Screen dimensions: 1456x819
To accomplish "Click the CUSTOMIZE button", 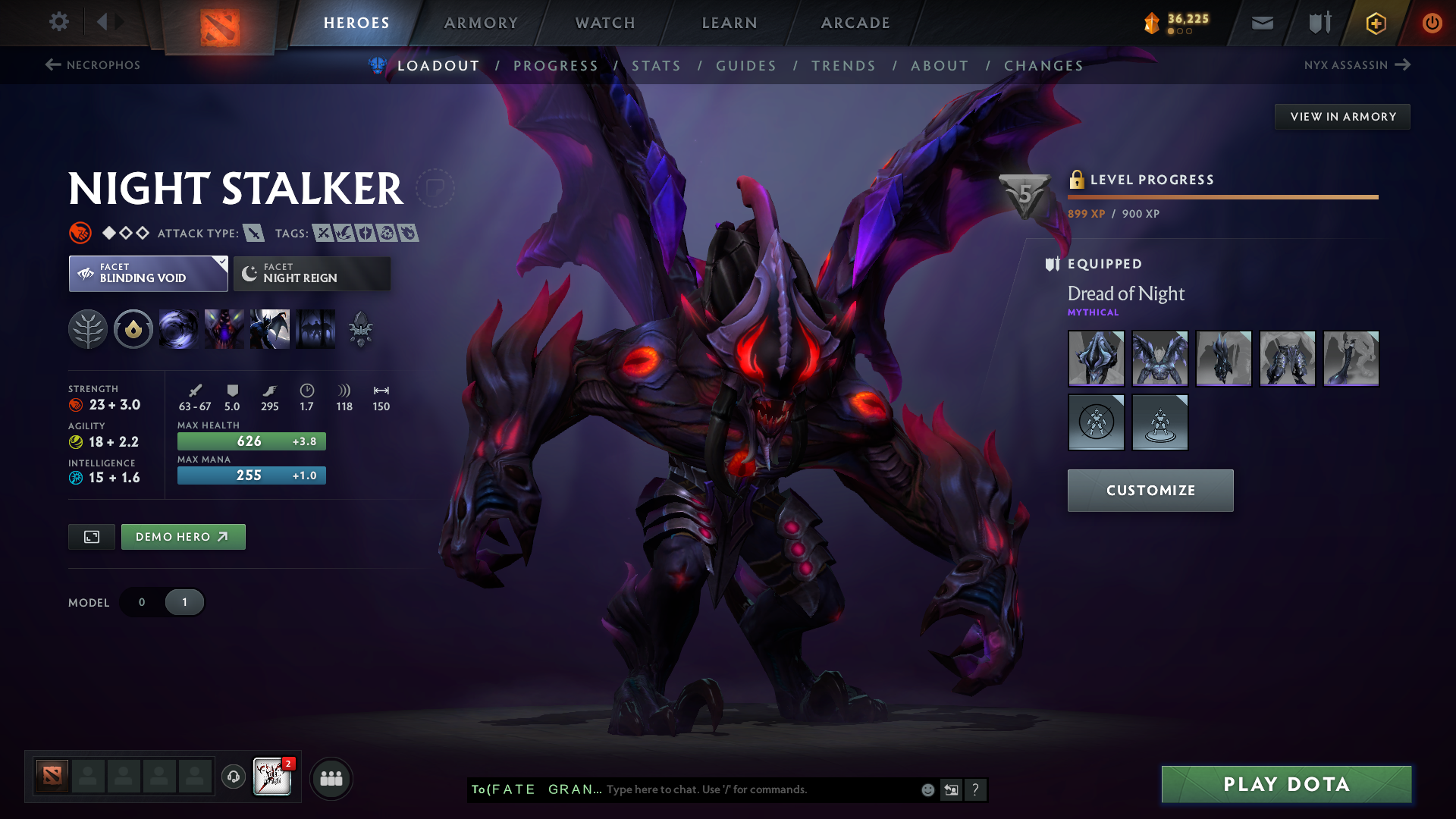I will coord(1150,490).
